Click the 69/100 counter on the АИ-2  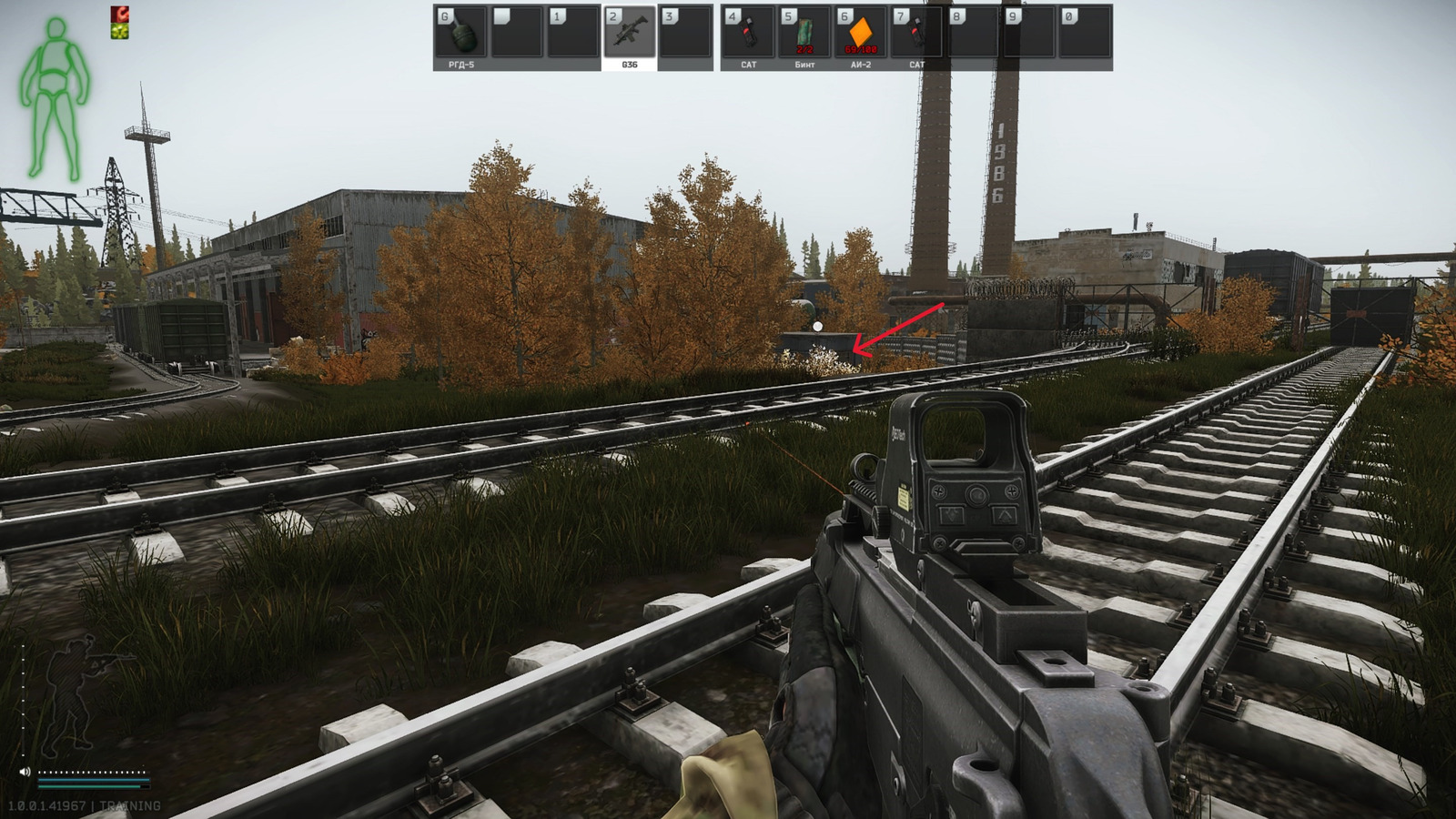[x=861, y=48]
